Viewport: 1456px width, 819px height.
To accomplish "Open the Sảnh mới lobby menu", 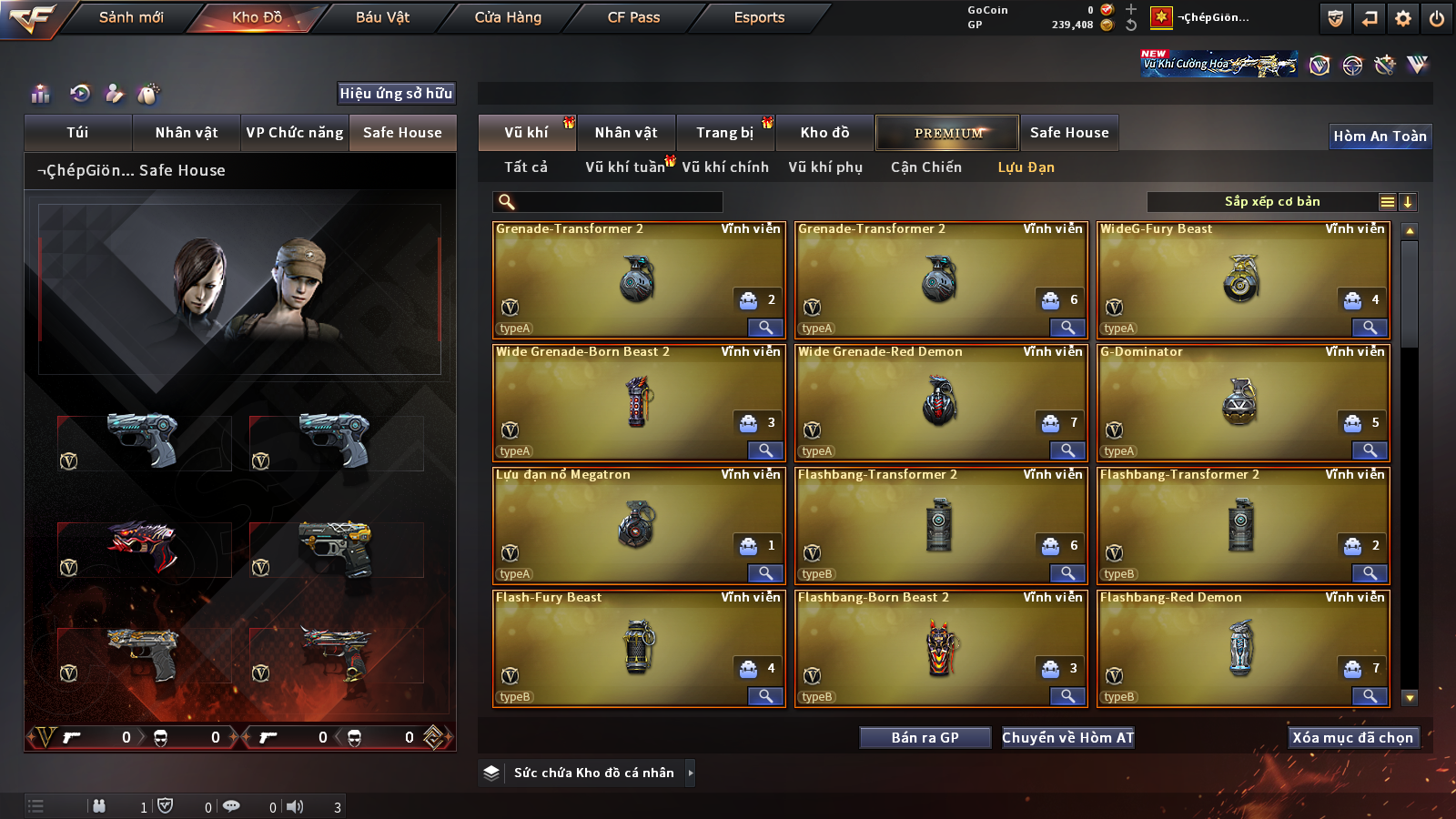I will (131, 17).
